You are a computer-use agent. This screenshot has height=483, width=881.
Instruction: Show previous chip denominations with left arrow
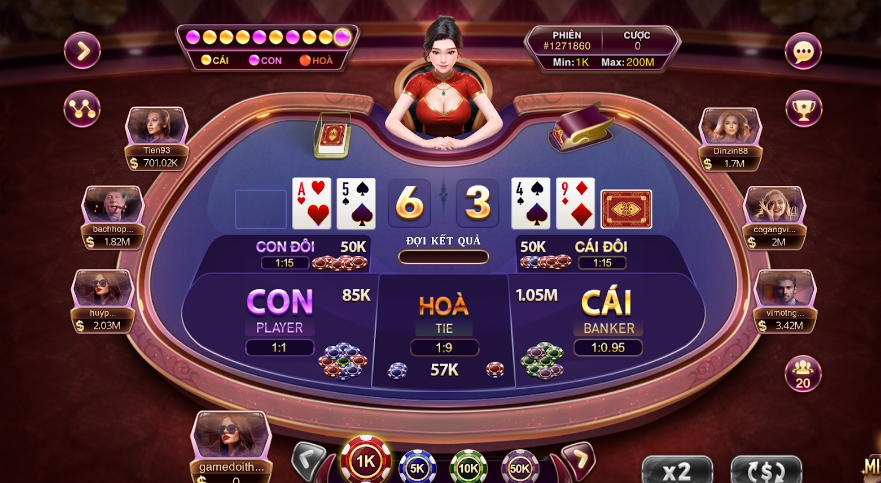tap(309, 460)
